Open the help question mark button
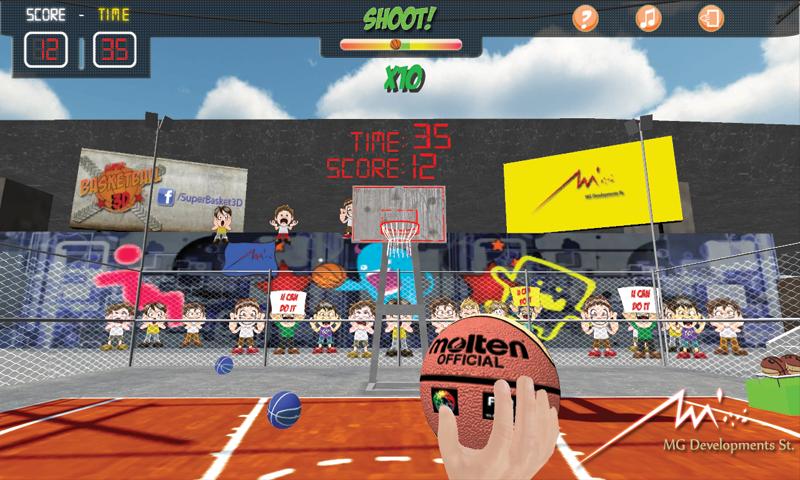Viewport: 800px width, 480px height. click(x=586, y=18)
